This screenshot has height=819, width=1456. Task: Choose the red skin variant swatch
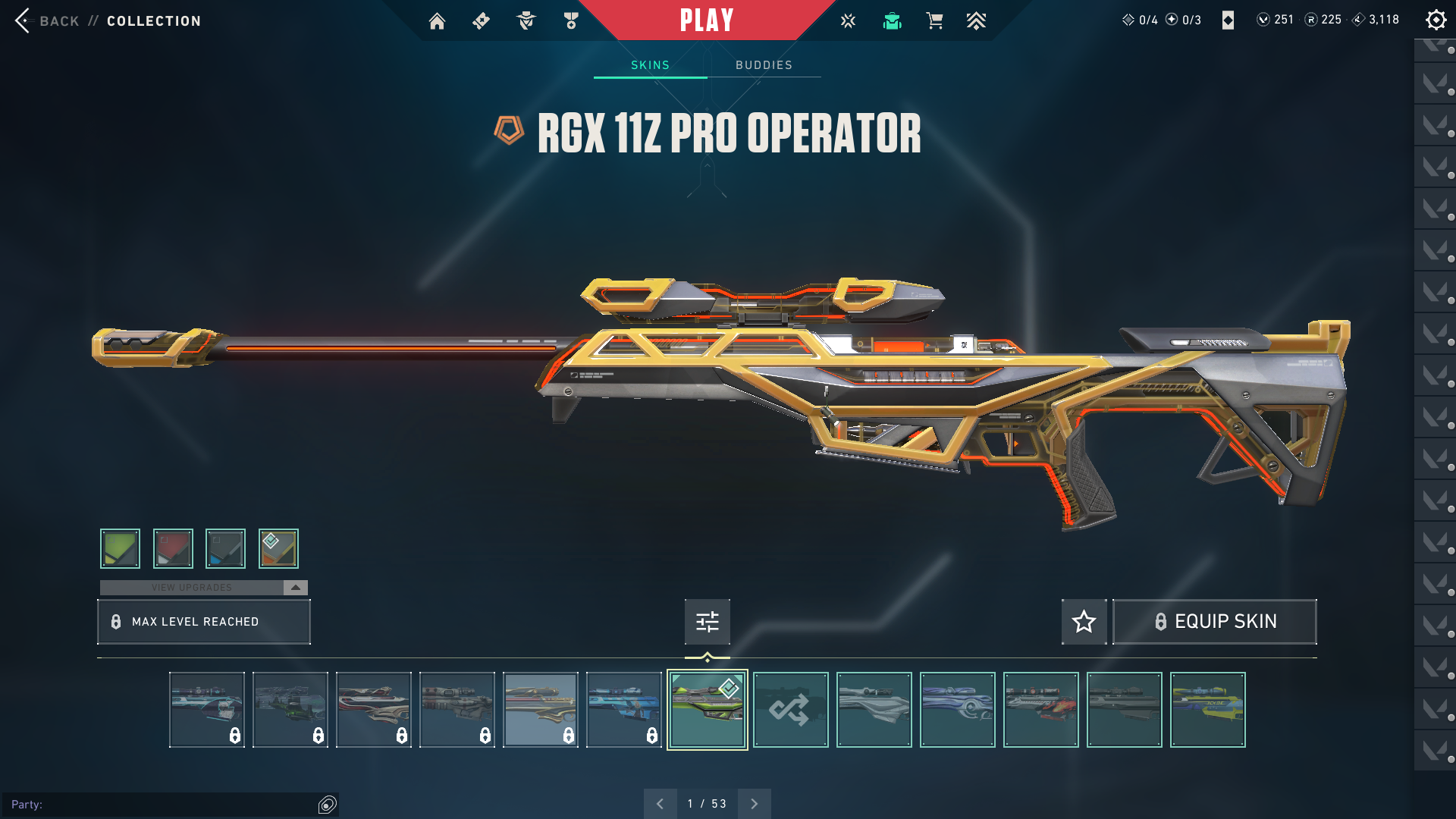[173, 548]
